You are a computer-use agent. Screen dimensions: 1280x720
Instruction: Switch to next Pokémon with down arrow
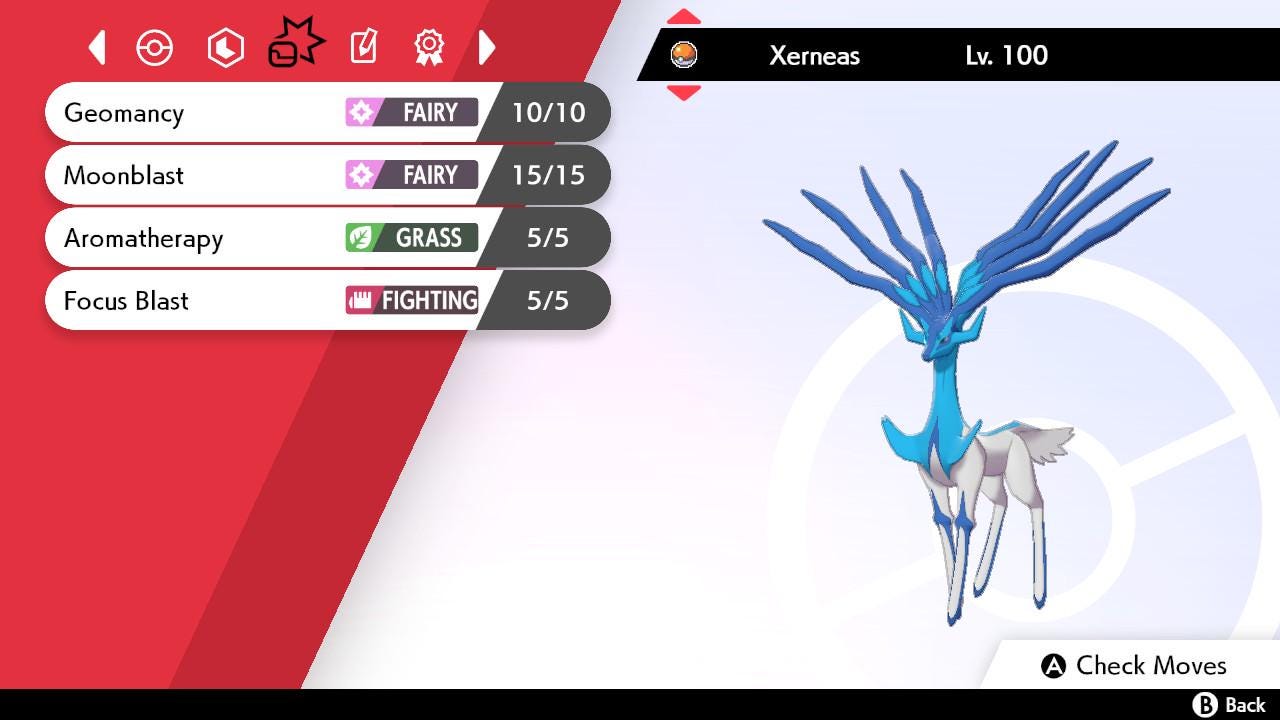pos(683,93)
